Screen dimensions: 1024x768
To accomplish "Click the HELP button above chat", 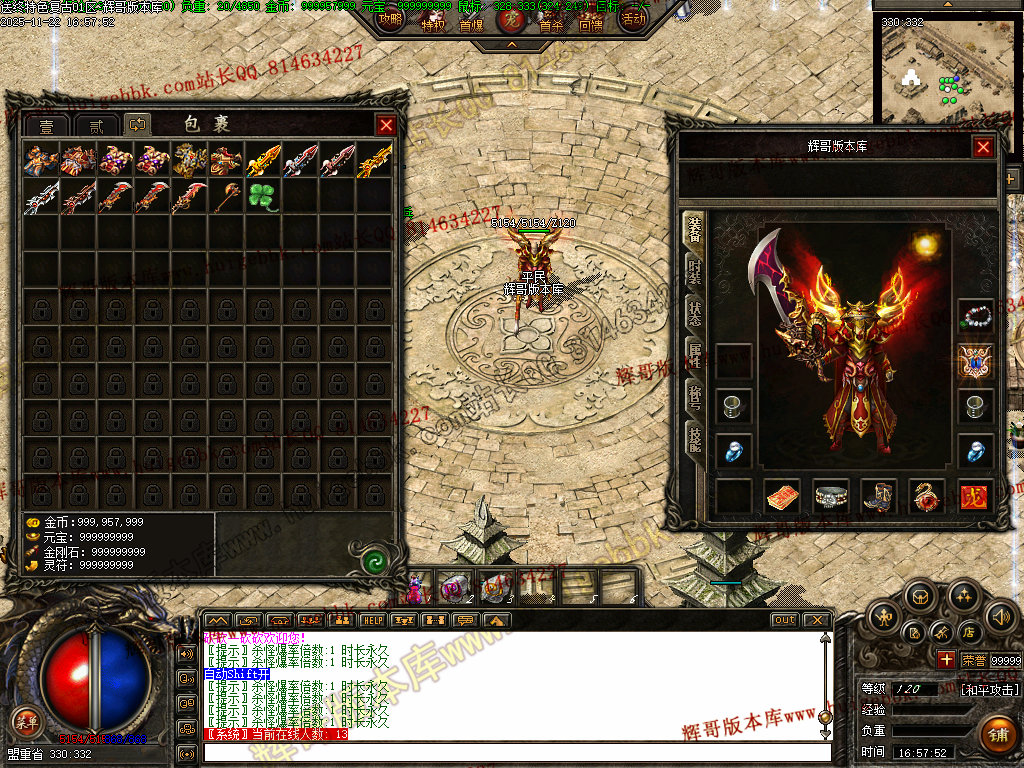I will click(x=373, y=620).
